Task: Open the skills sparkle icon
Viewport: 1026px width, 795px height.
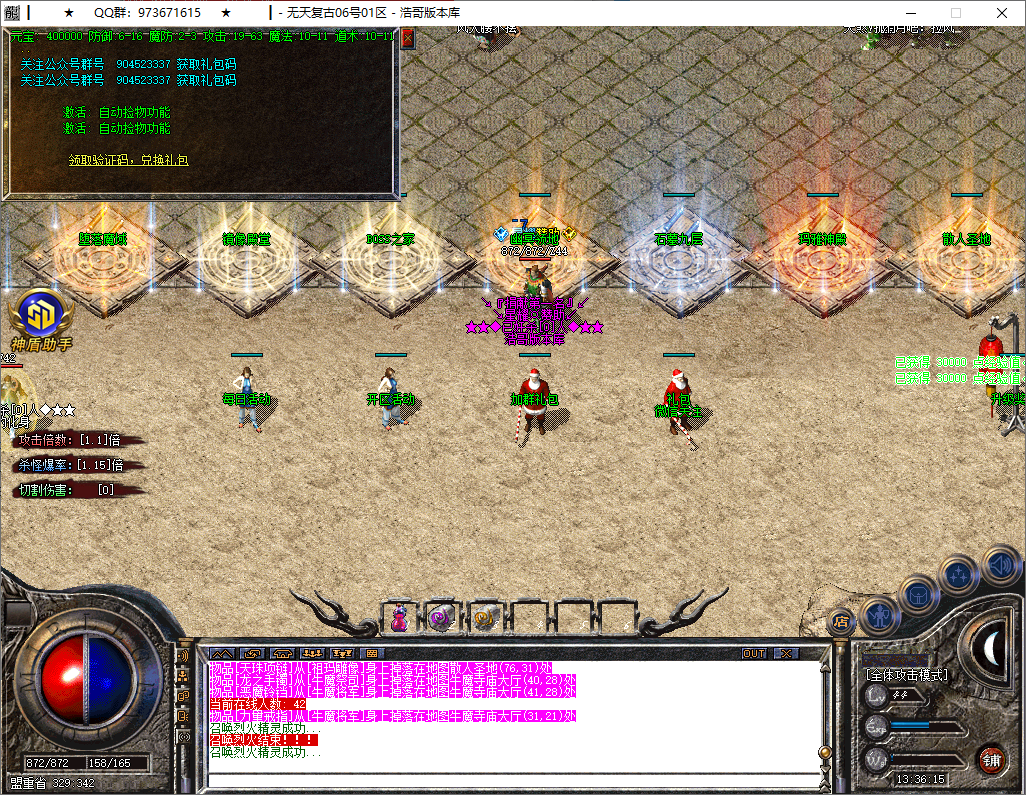Action: [959, 575]
